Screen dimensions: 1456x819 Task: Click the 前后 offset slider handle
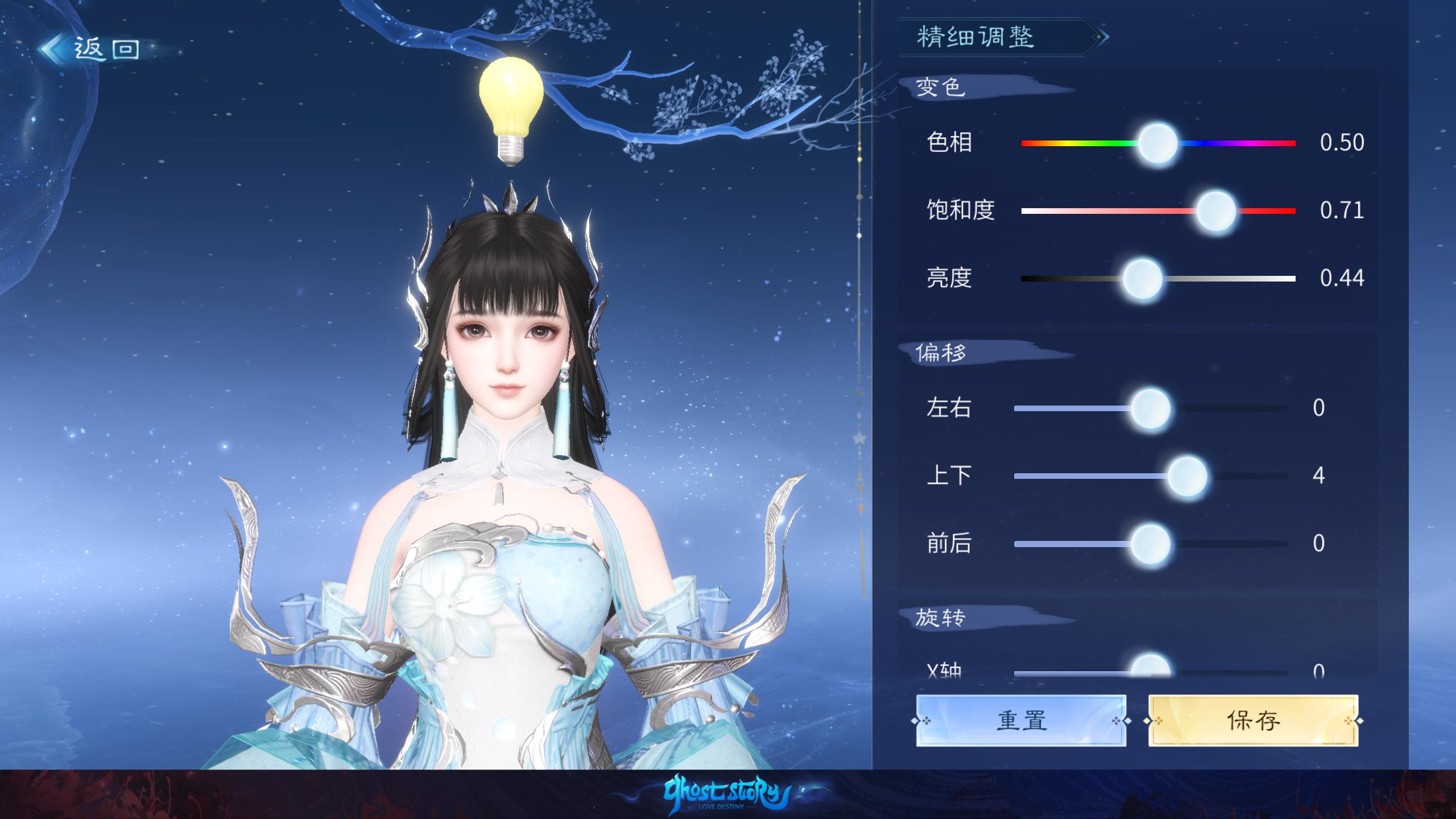coord(1151,544)
